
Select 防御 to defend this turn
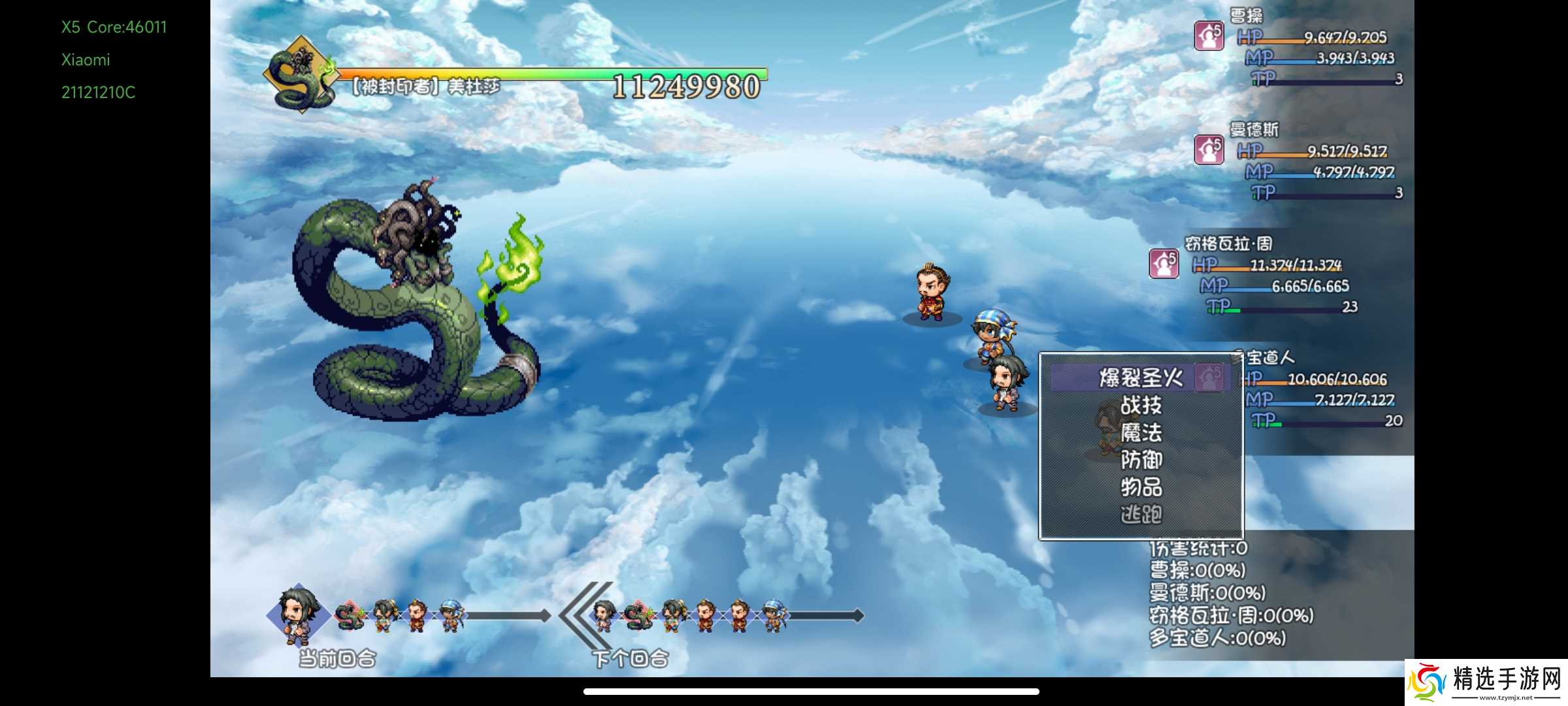(1141, 460)
